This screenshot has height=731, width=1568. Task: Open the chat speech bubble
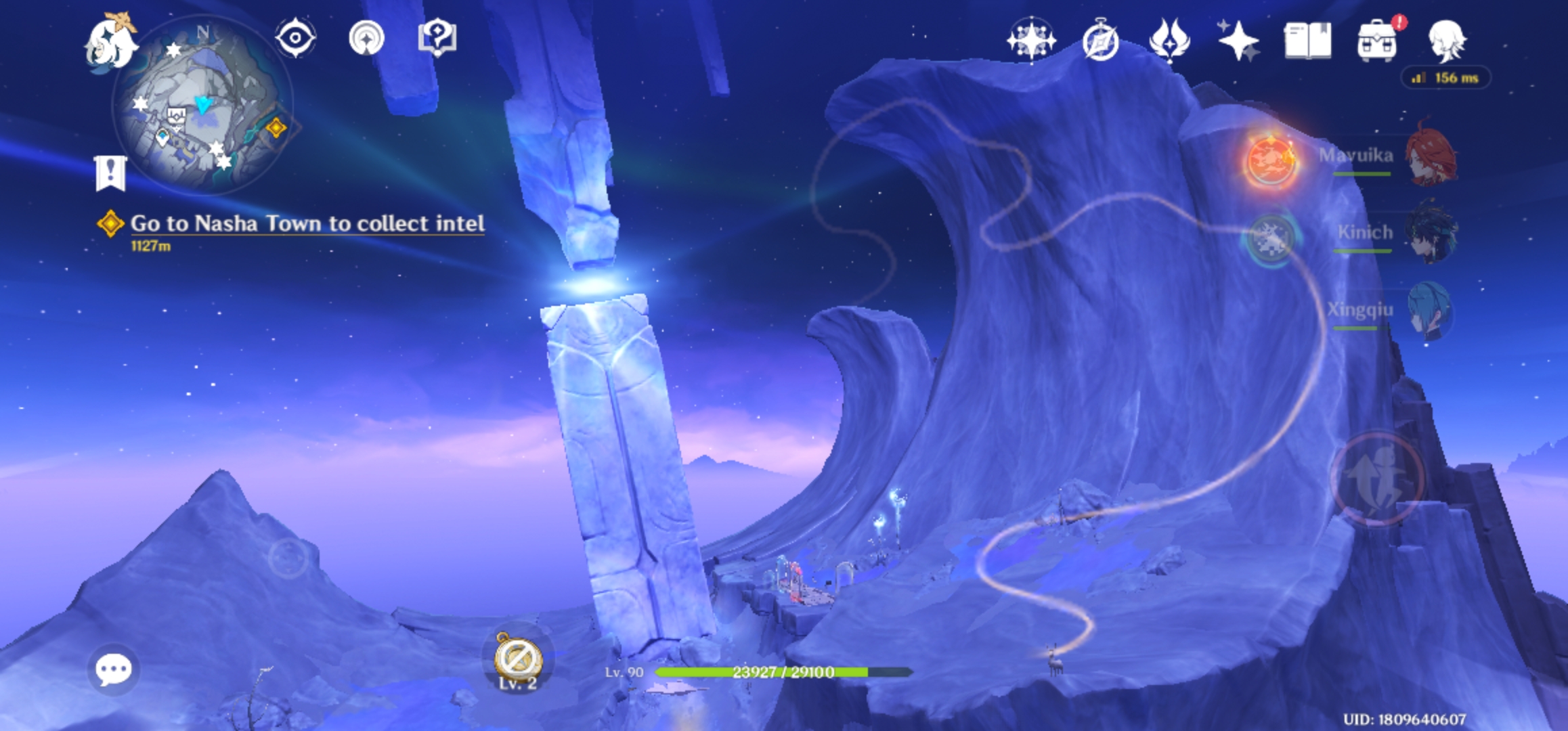click(113, 669)
